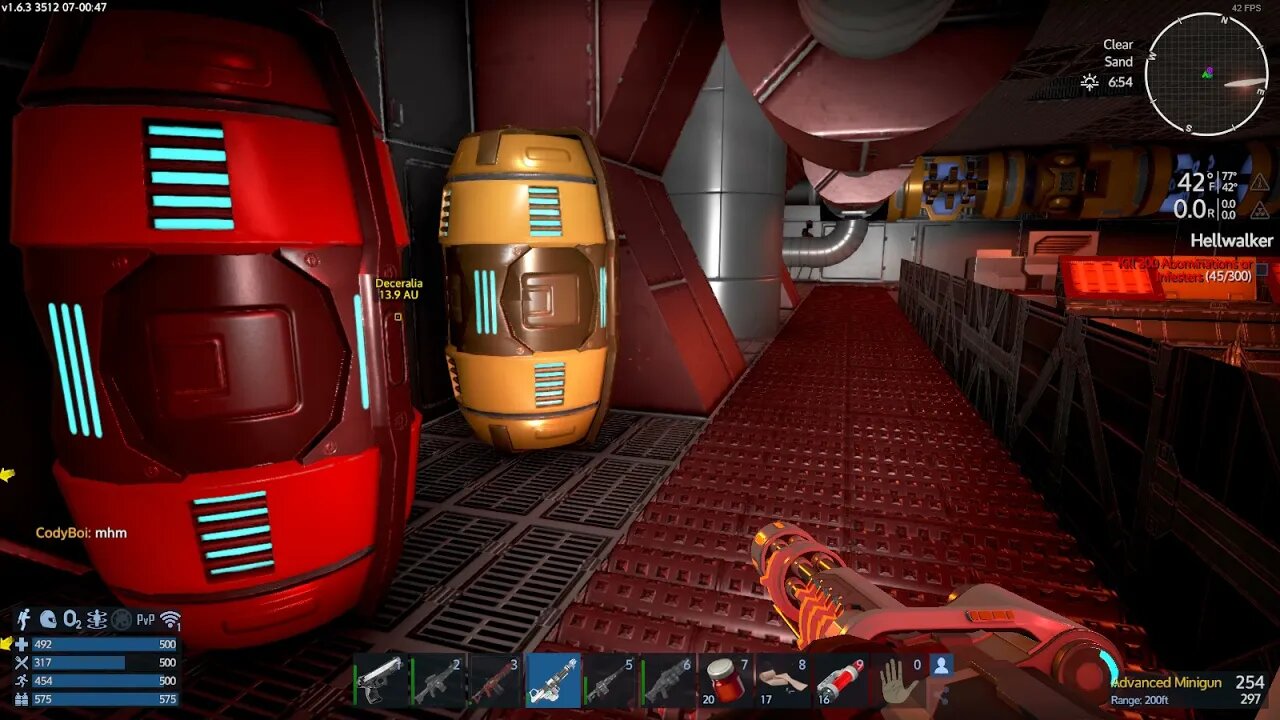Toggle the helmet status icon

click(47, 620)
